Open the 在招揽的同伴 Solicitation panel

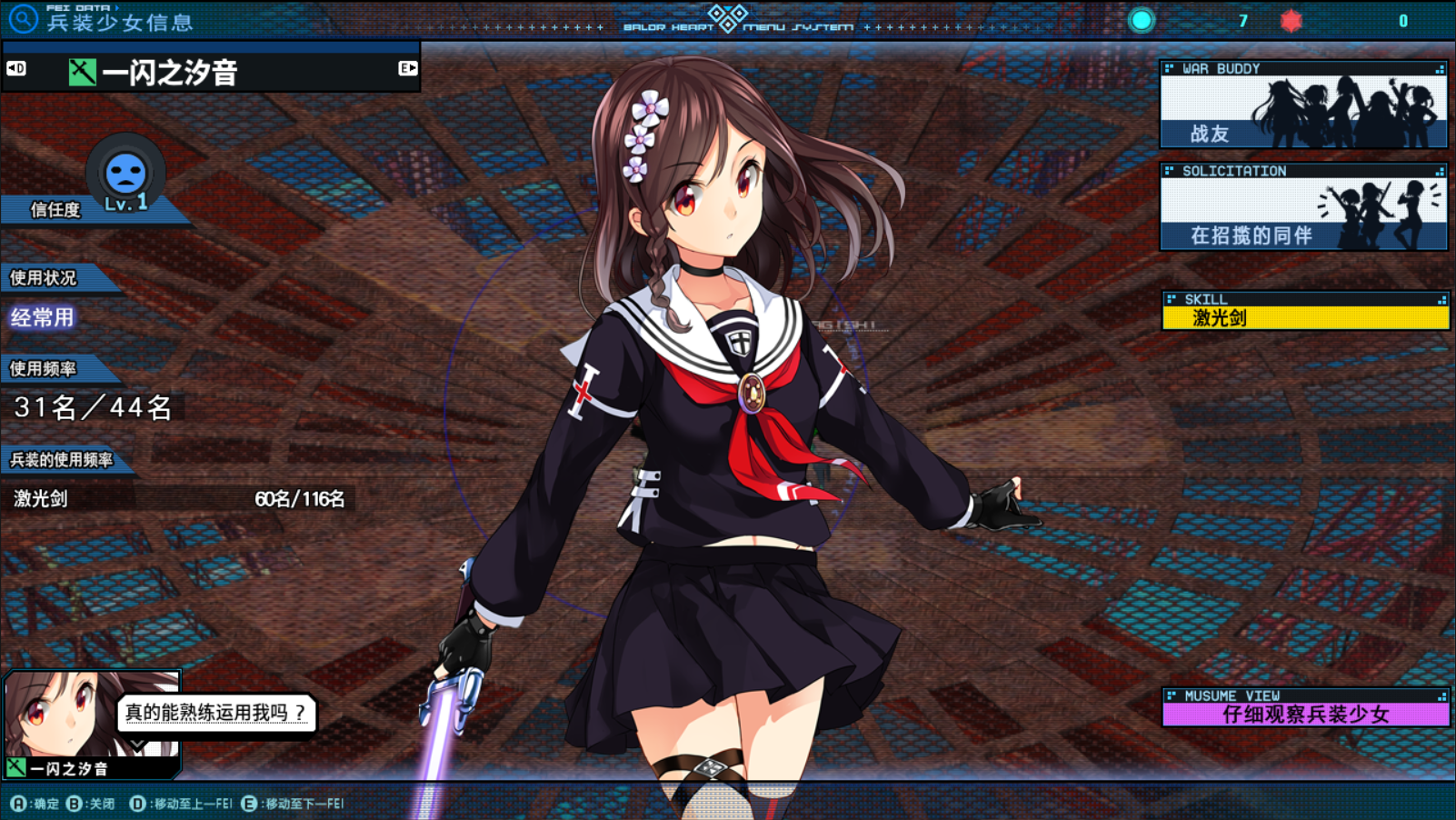click(1303, 207)
